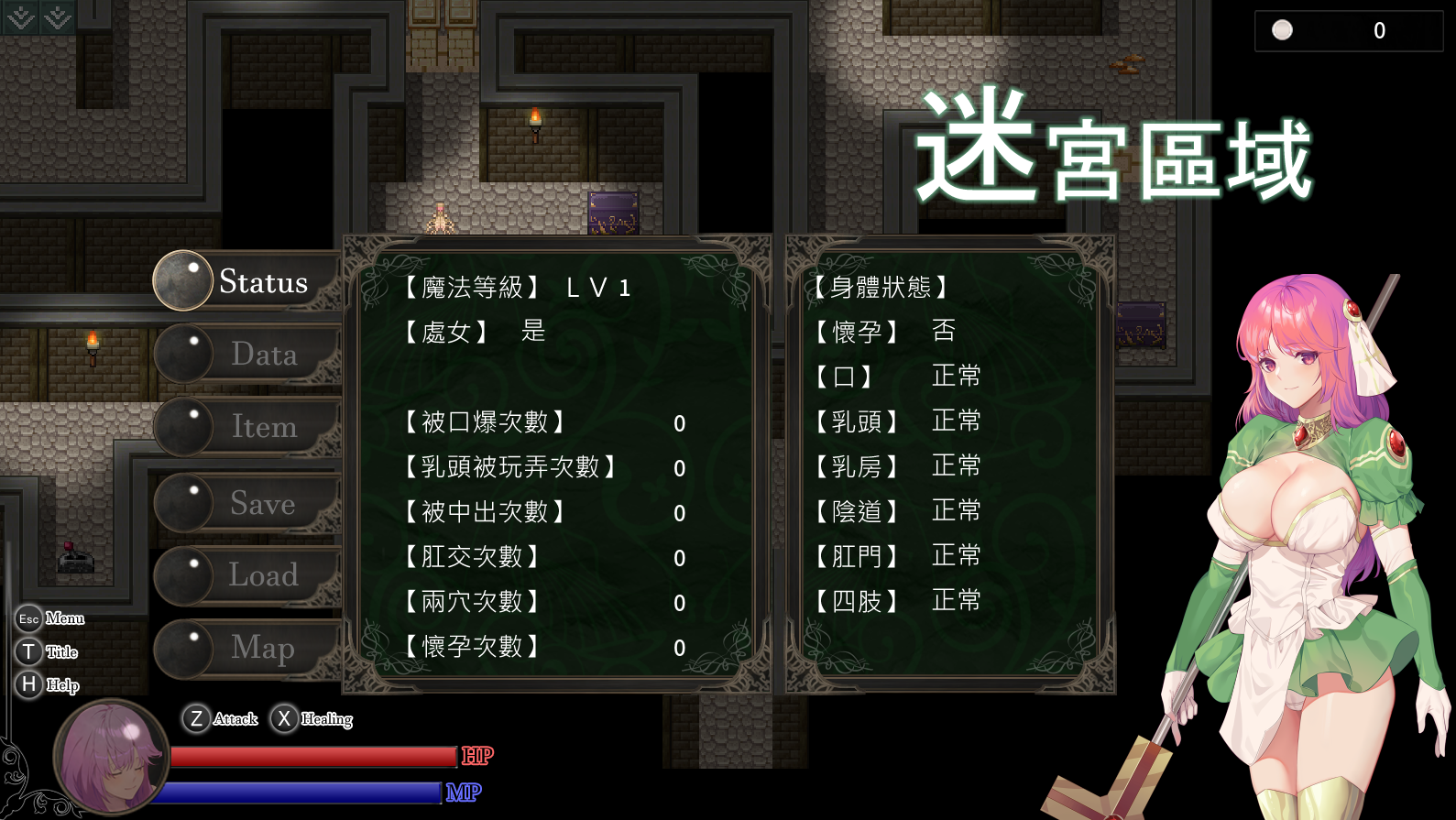The width and height of the screenshot is (1456, 820).
Task: Click the X Healing key prompt
Action: coord(312,719)
